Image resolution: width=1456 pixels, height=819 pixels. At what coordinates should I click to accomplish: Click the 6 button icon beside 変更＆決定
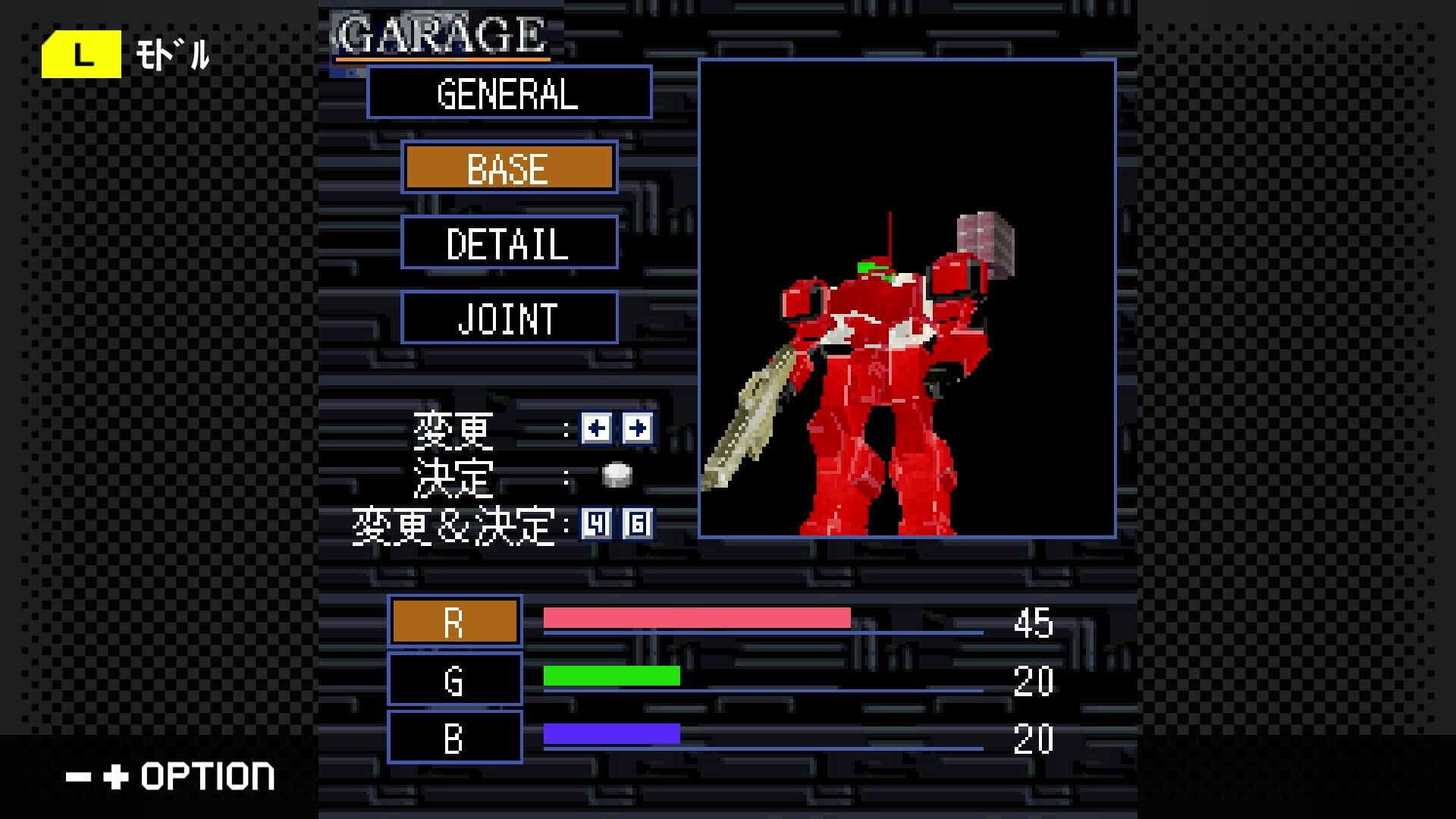(635, 522)
